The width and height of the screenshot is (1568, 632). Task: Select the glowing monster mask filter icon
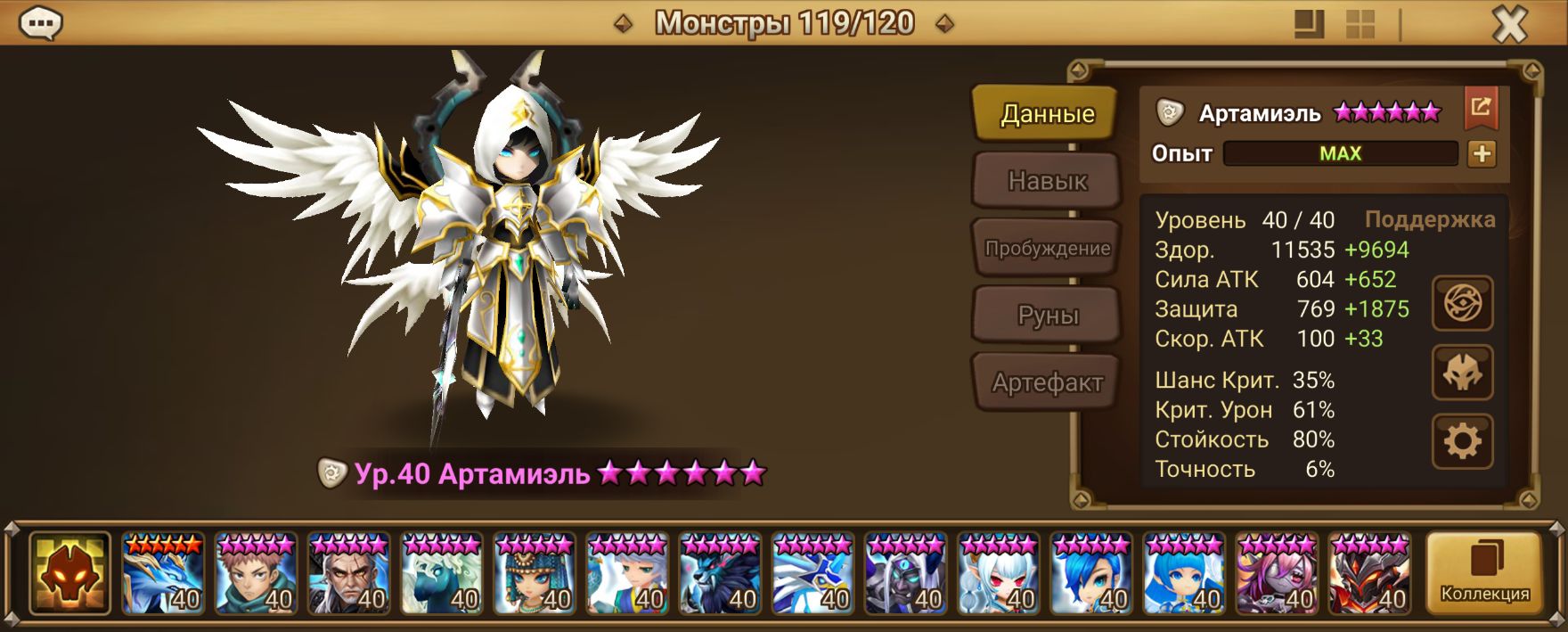coord(69,573)
